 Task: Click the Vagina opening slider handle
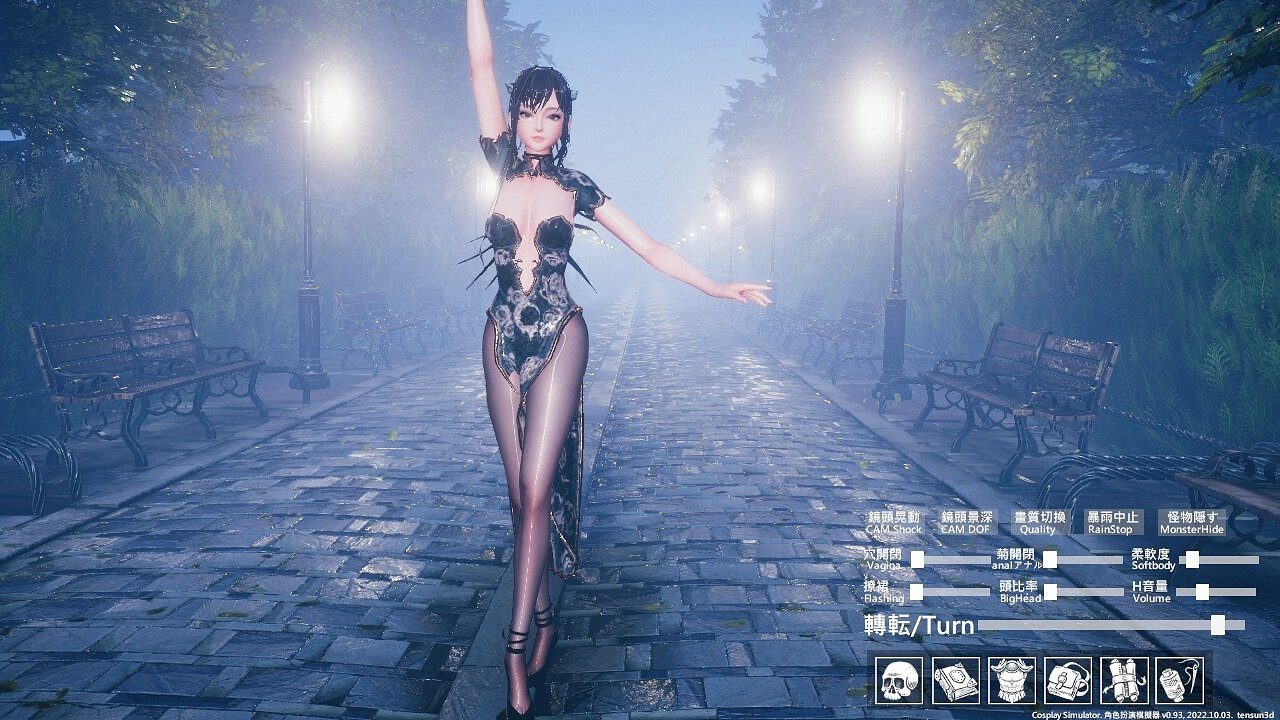916,559
